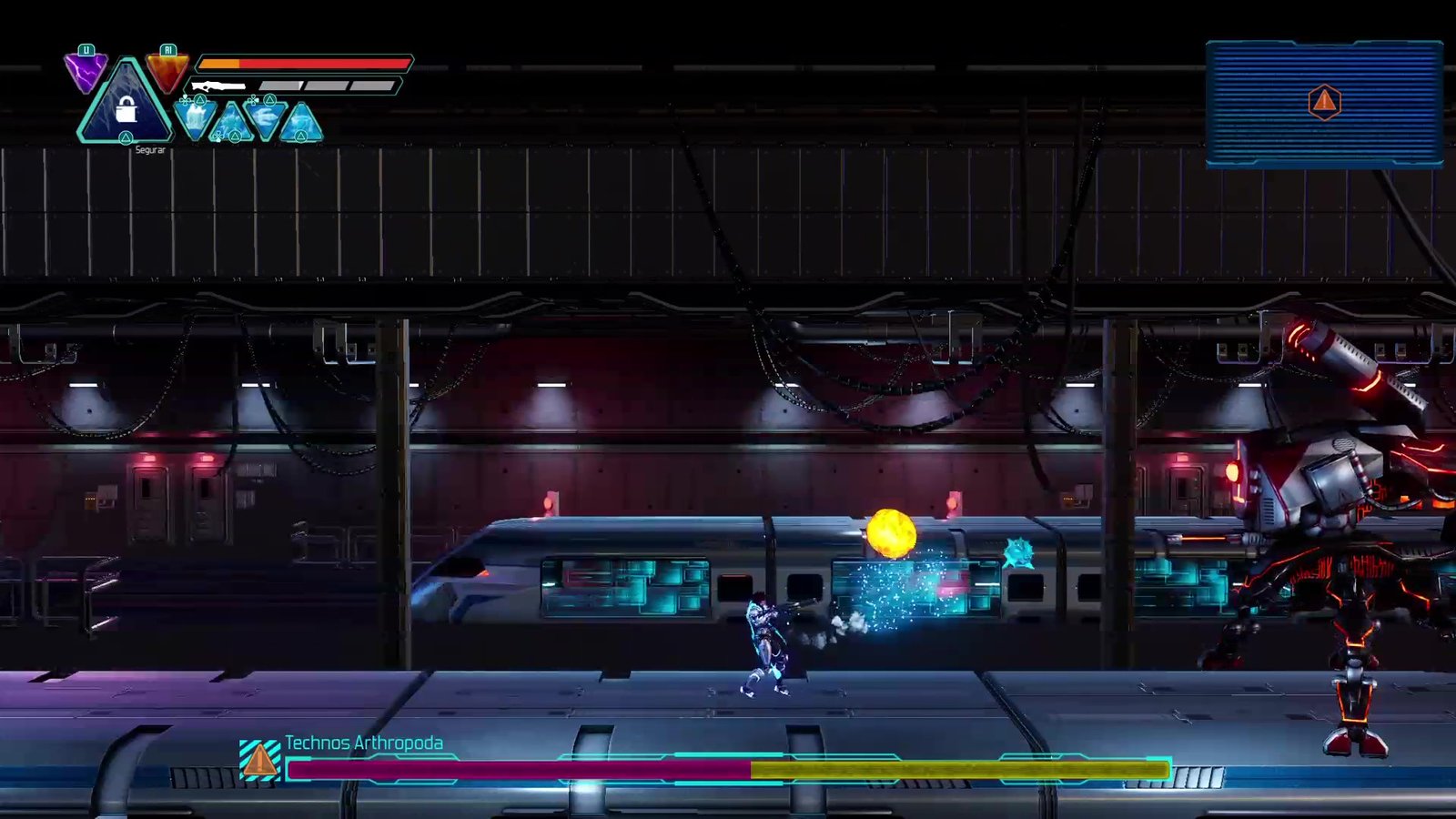
Task: Click the orange warning marker on minimap
Action: [x=1324, y=102]
